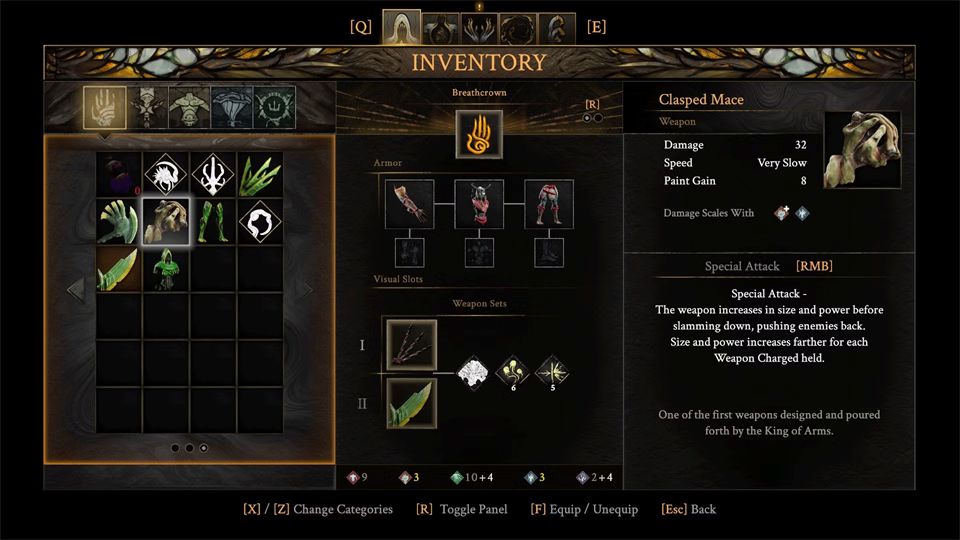Open the hand-icon weapons category tab

104,106
